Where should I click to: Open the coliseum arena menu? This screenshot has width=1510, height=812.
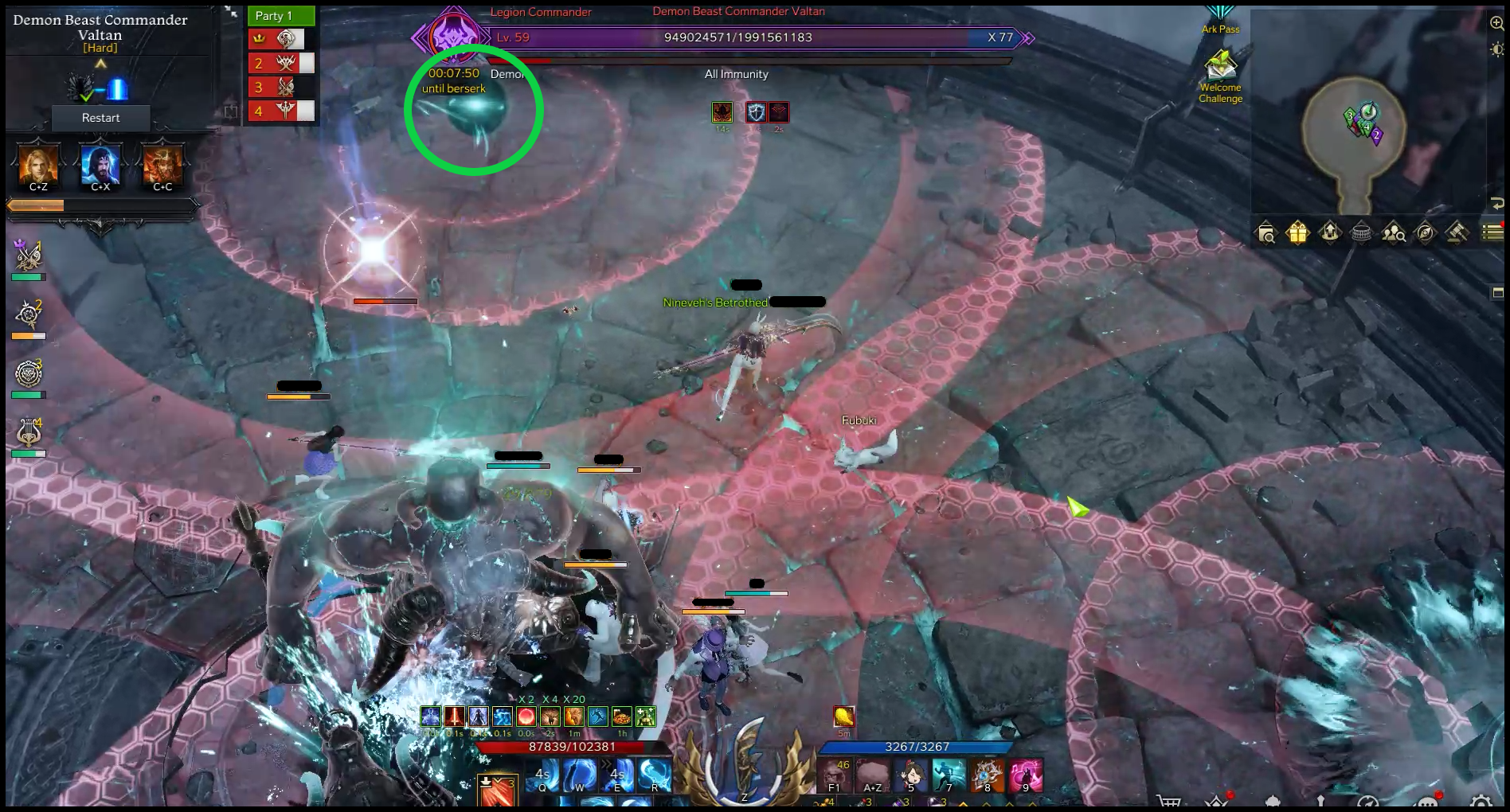(1361, 232)
